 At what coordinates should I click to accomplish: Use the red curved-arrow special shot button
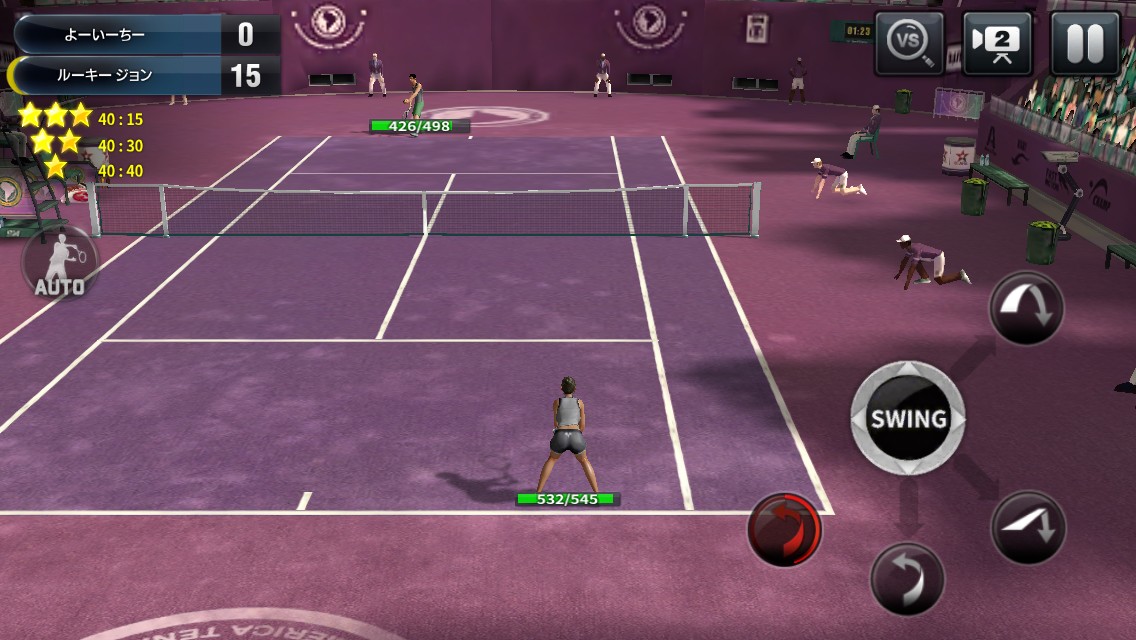[785, 529]
